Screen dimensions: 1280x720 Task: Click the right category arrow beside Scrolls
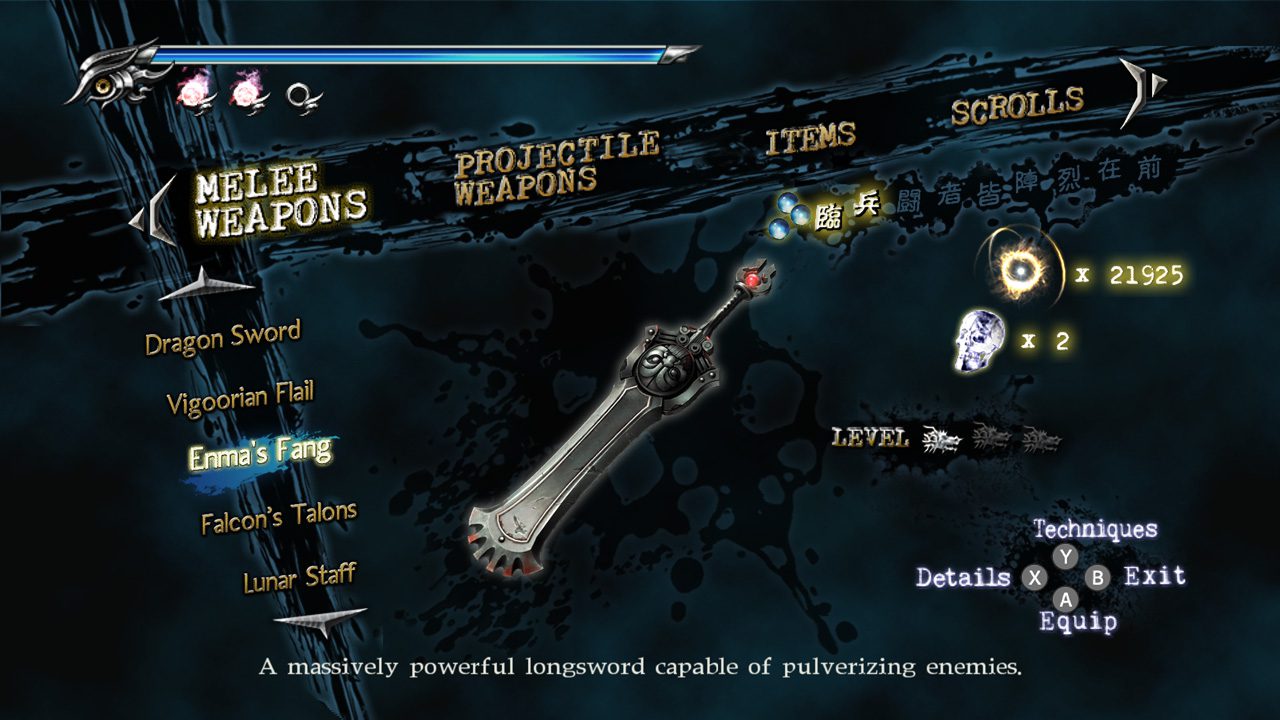1140,90
